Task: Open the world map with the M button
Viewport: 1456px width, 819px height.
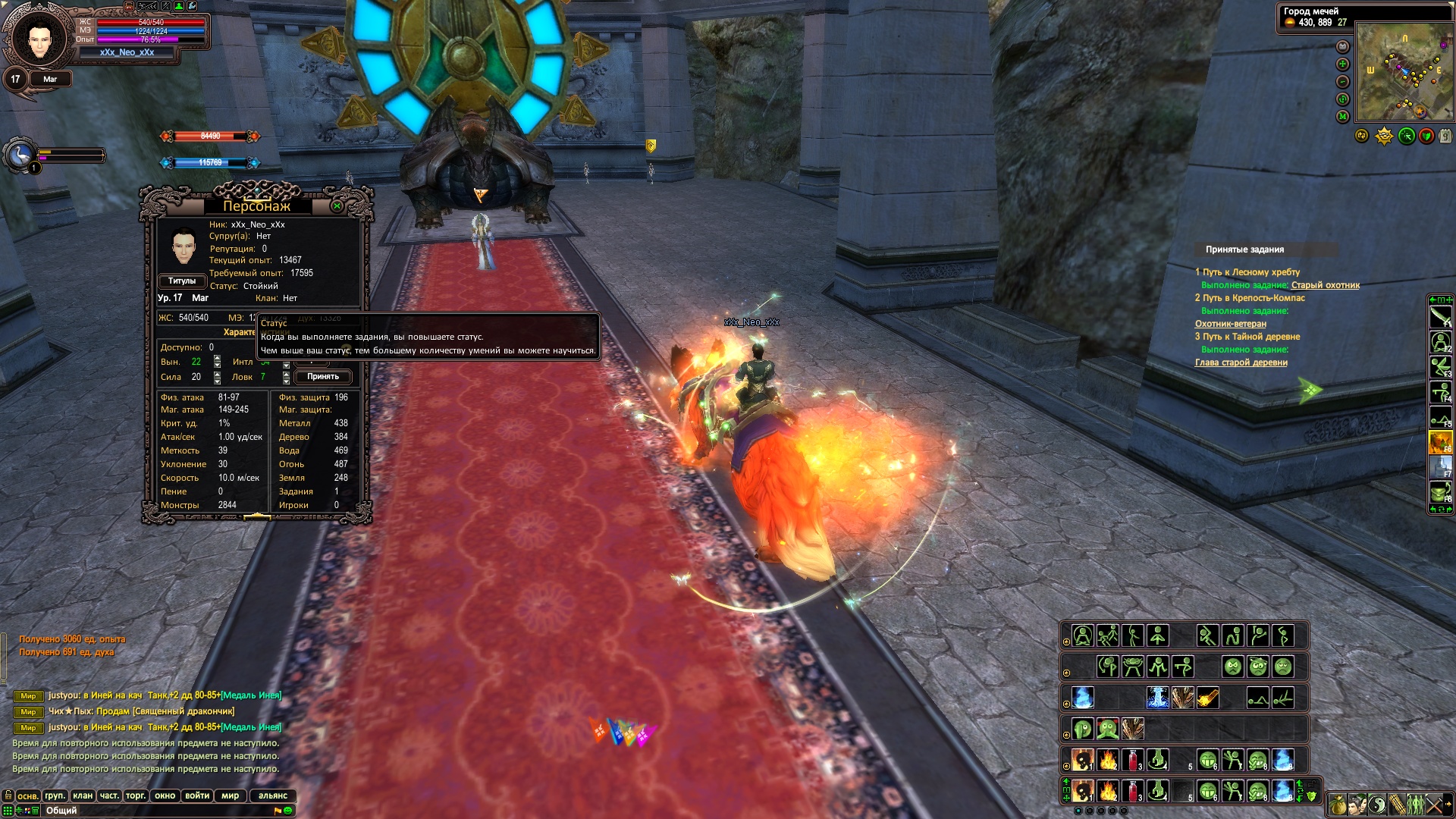Action: pos(1342,117)
